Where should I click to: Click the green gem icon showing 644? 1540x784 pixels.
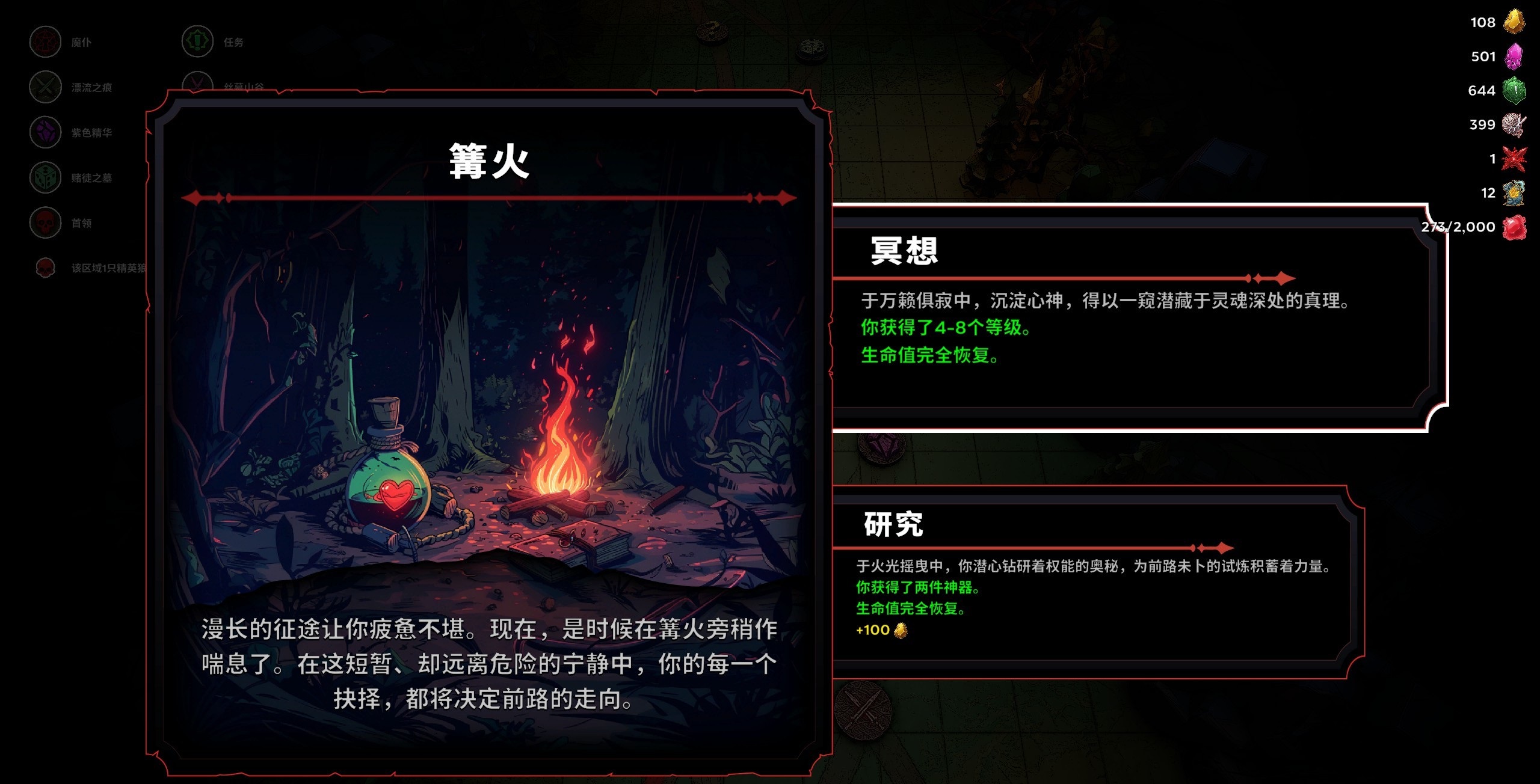tap(1515, 90)
